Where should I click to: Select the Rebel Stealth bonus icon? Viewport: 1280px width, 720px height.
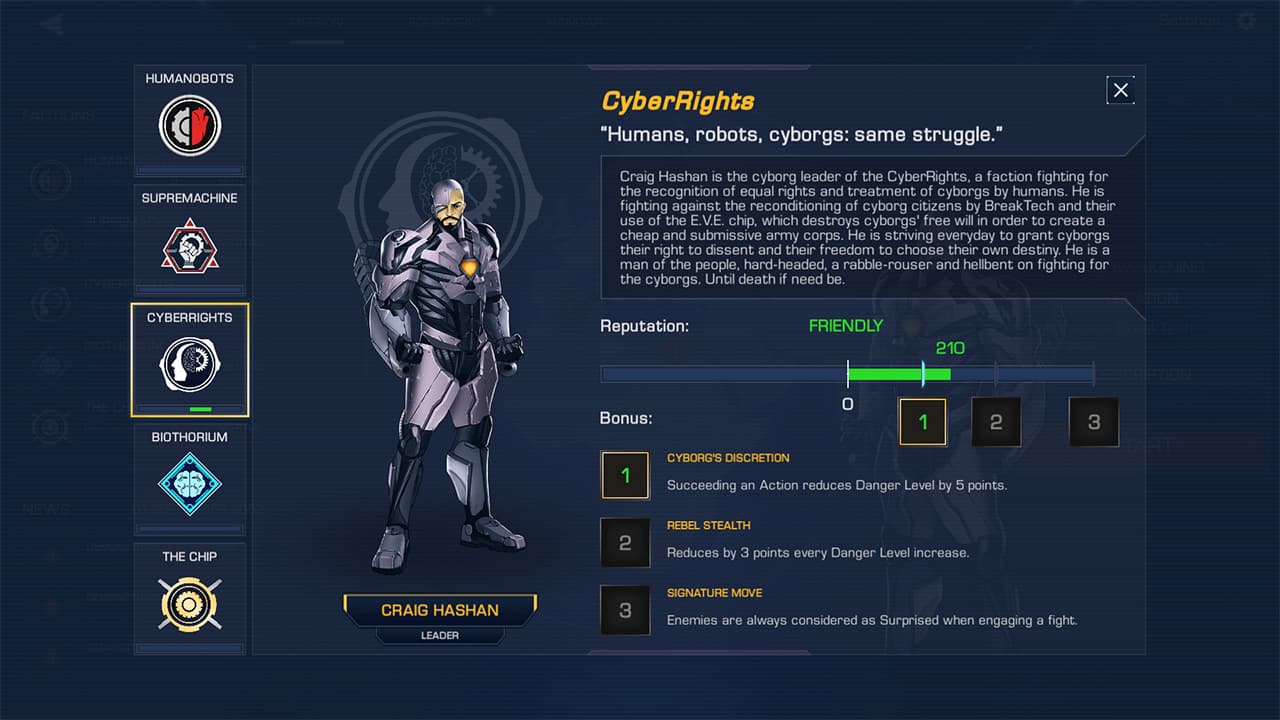tap(625, 542)
